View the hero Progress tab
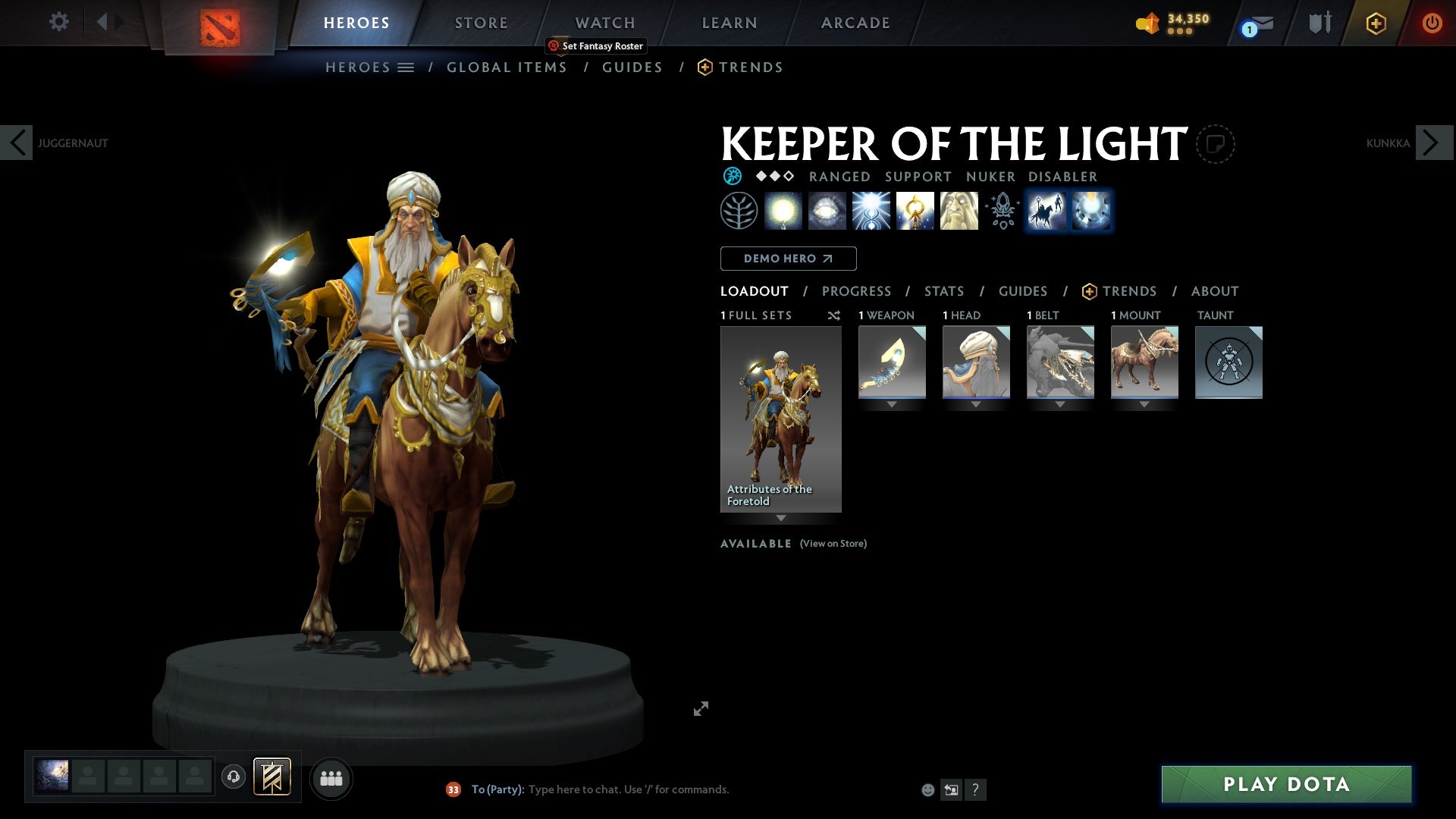The width and height of the screenshot is (1456, 819). (x=856, y=291)
